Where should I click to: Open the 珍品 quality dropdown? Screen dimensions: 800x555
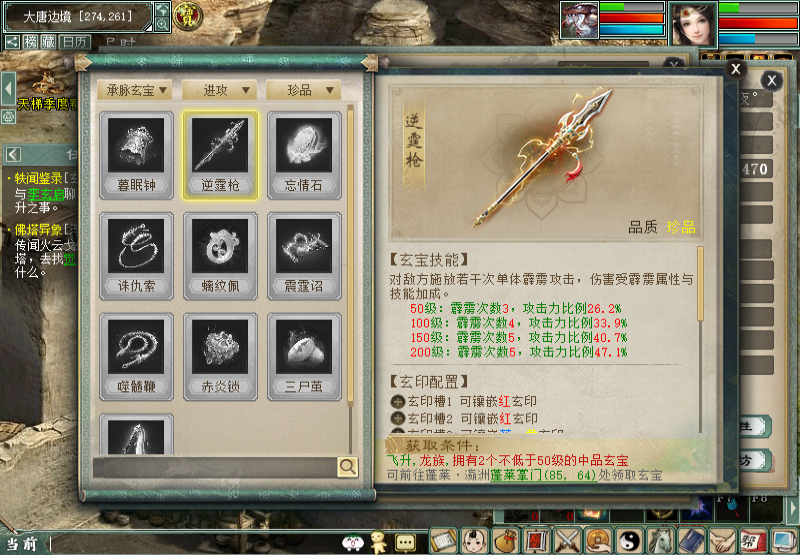coord(303,90)
